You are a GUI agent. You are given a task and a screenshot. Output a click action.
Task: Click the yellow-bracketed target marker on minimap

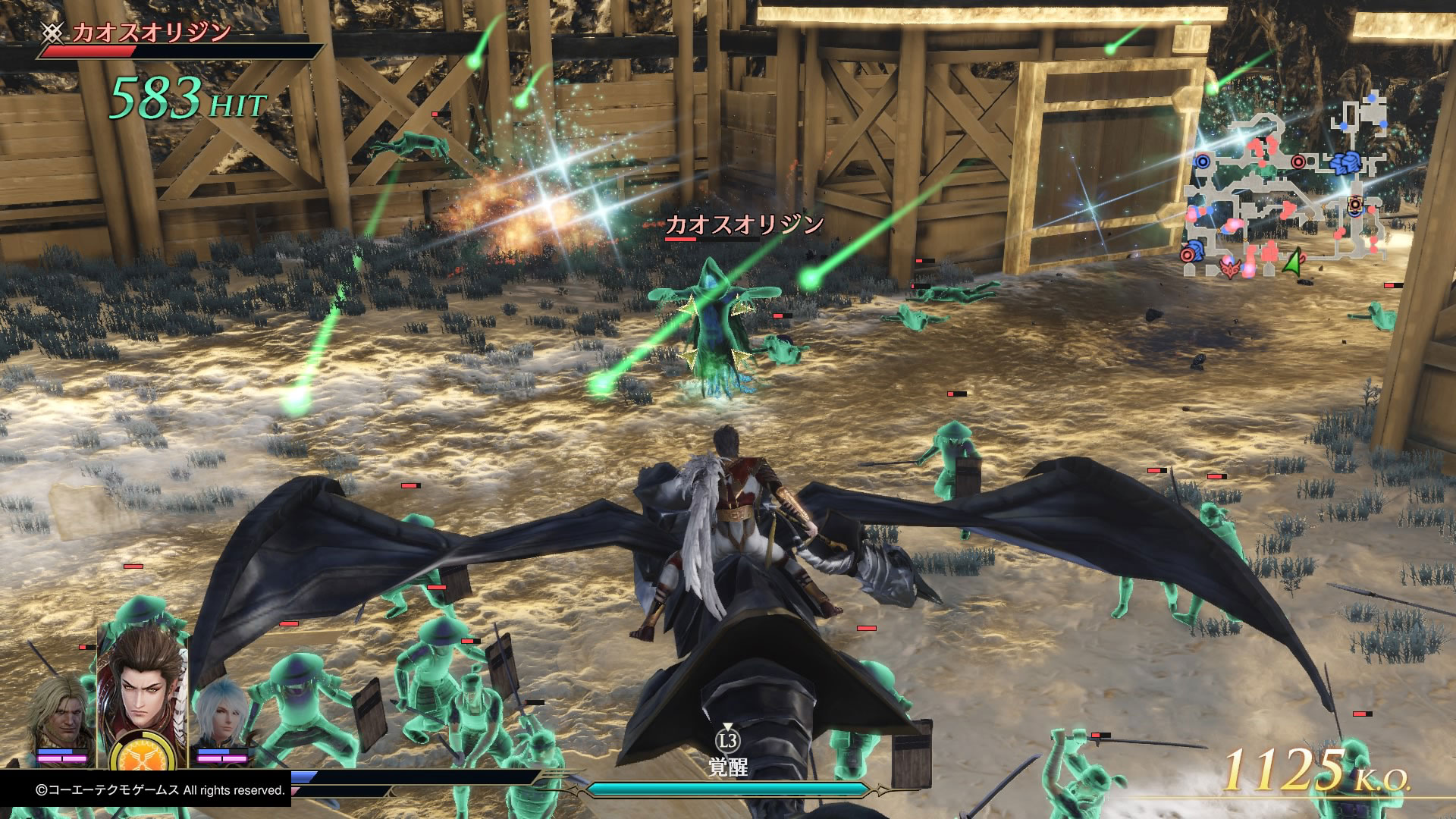(x=1355, y=202)
